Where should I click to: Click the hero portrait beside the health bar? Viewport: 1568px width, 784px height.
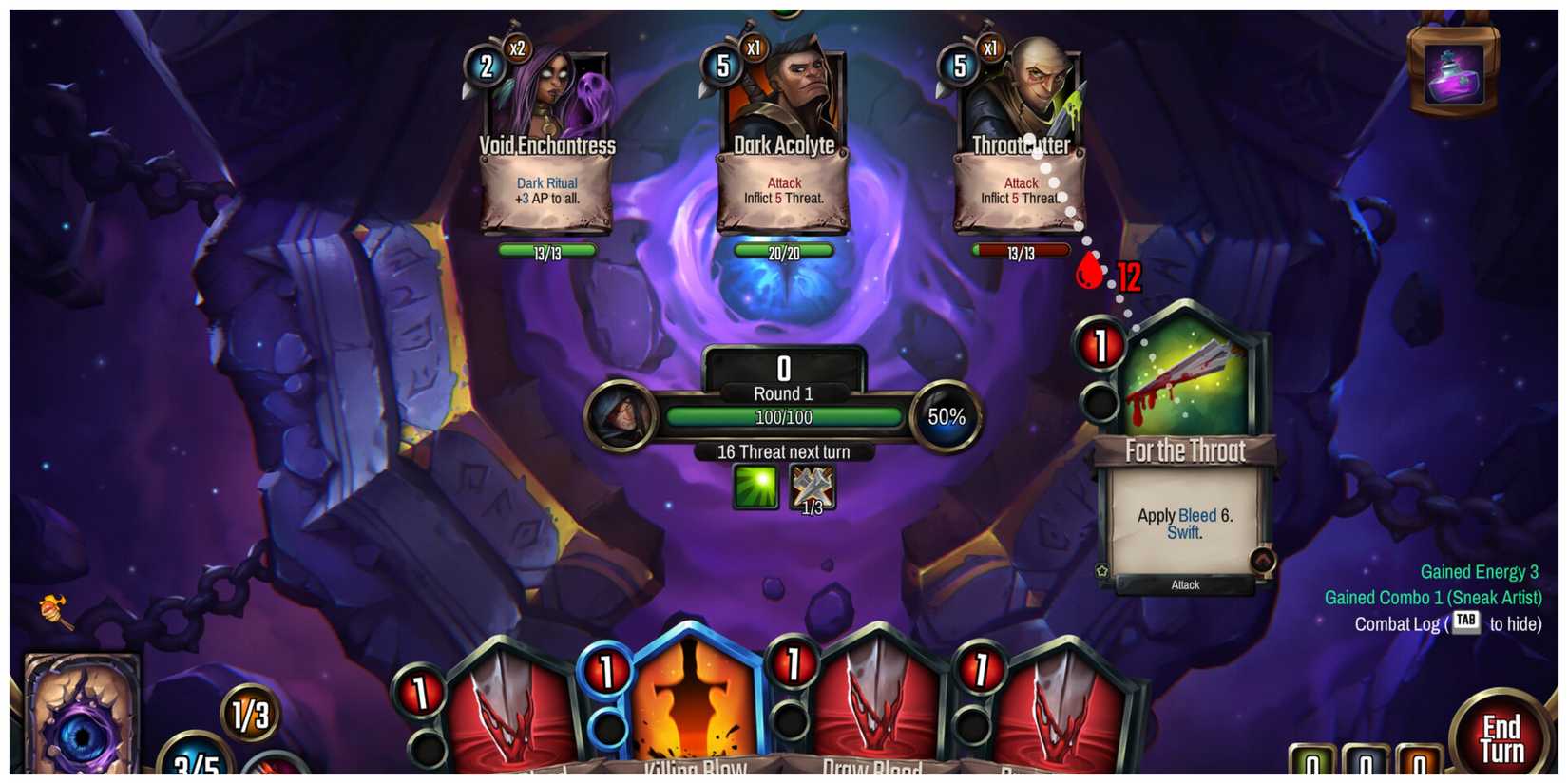click(x=622, y=416)
